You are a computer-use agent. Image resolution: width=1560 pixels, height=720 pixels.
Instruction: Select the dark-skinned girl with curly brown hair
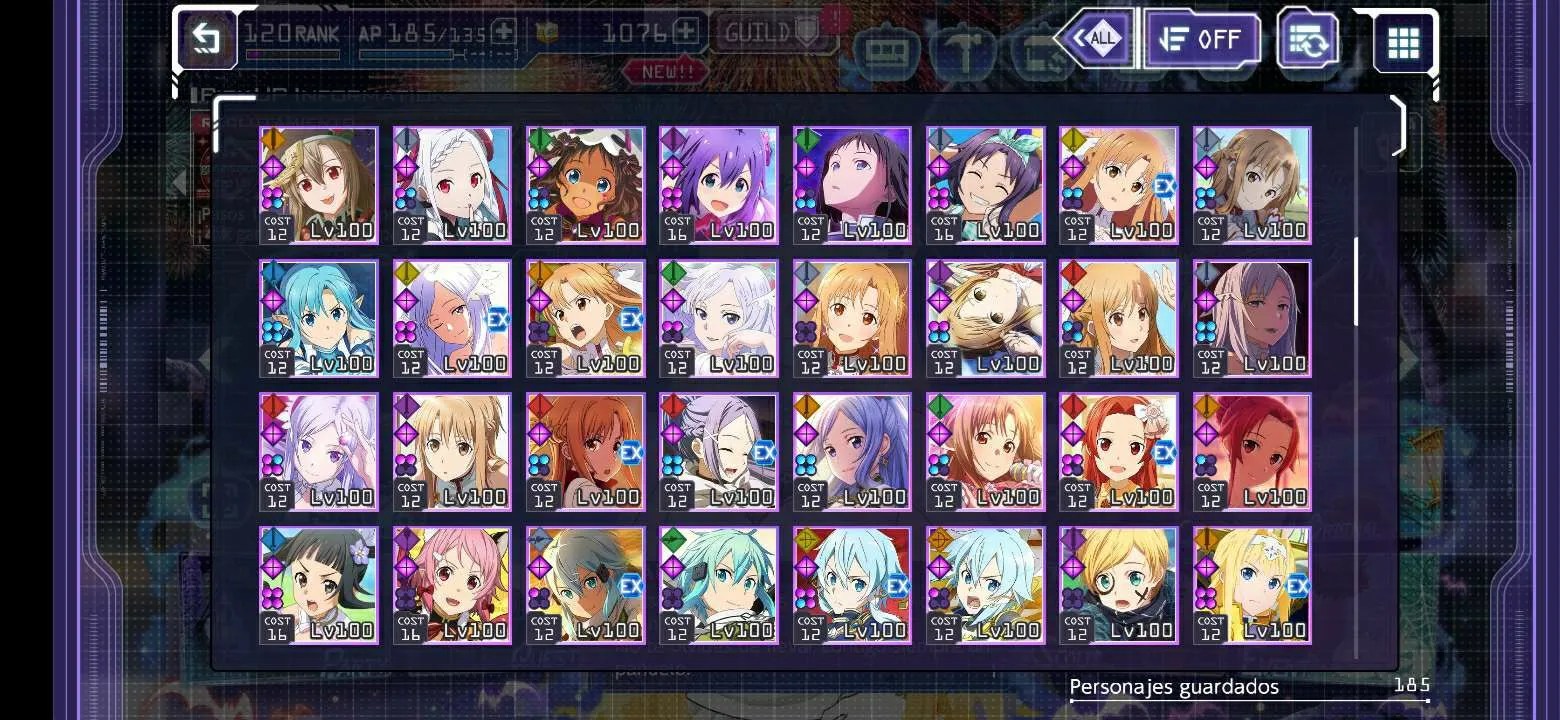click(x=585, y=185)
